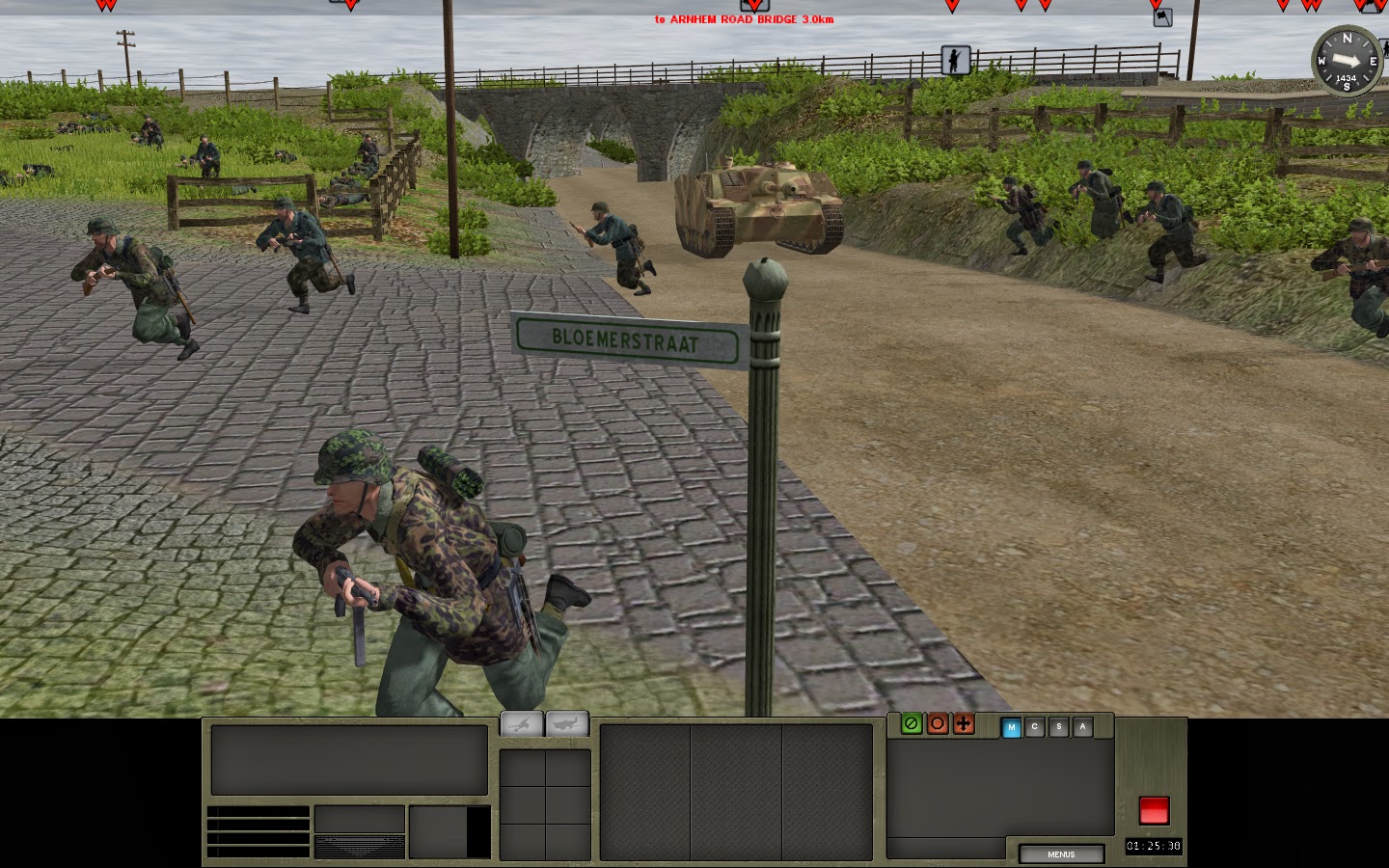Click the landmark signpost icon near the top-right
The width and height of the screenshot is (1389, 868).
point(1163,17)
